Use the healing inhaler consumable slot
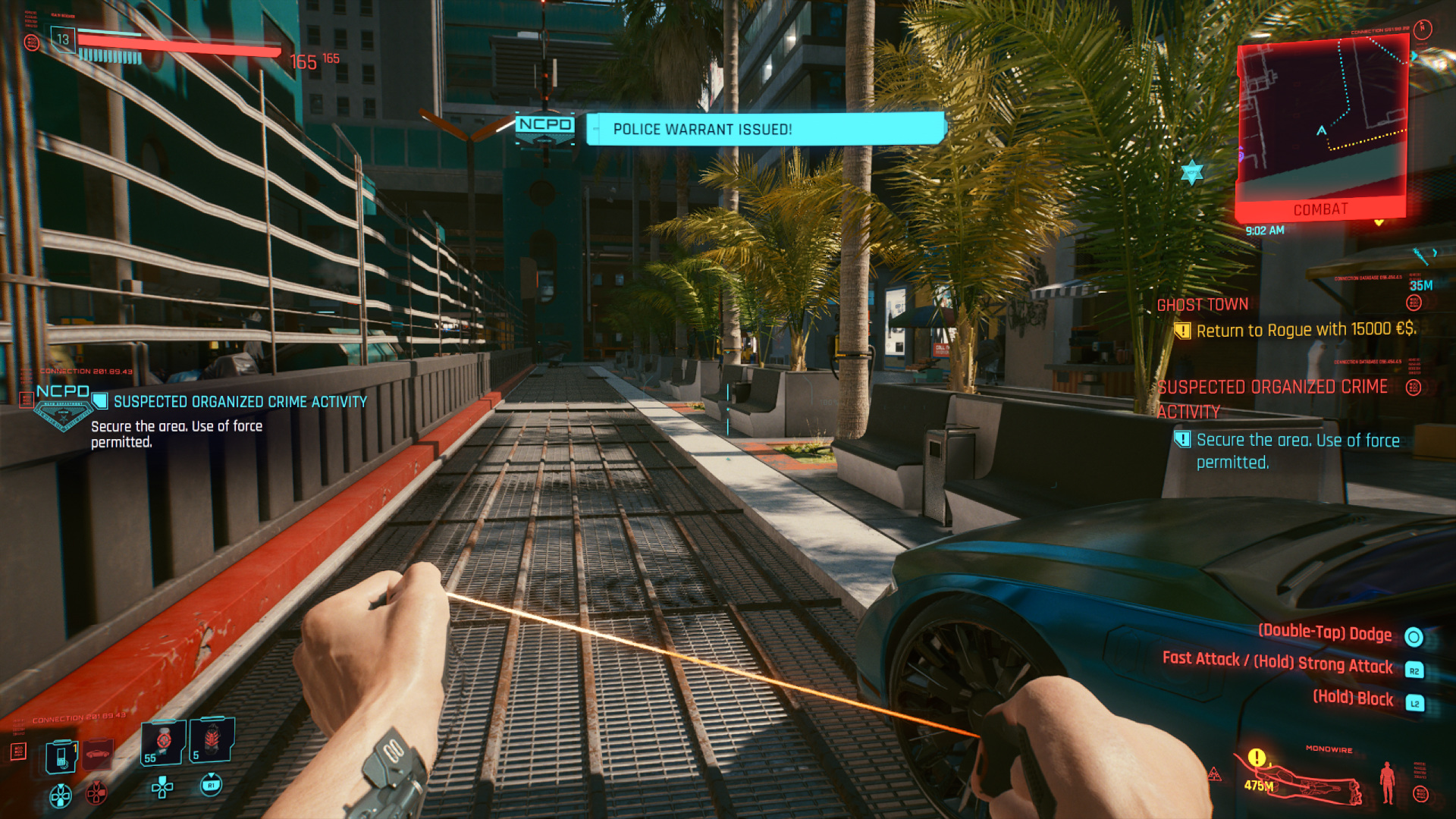 pos(164,742)
